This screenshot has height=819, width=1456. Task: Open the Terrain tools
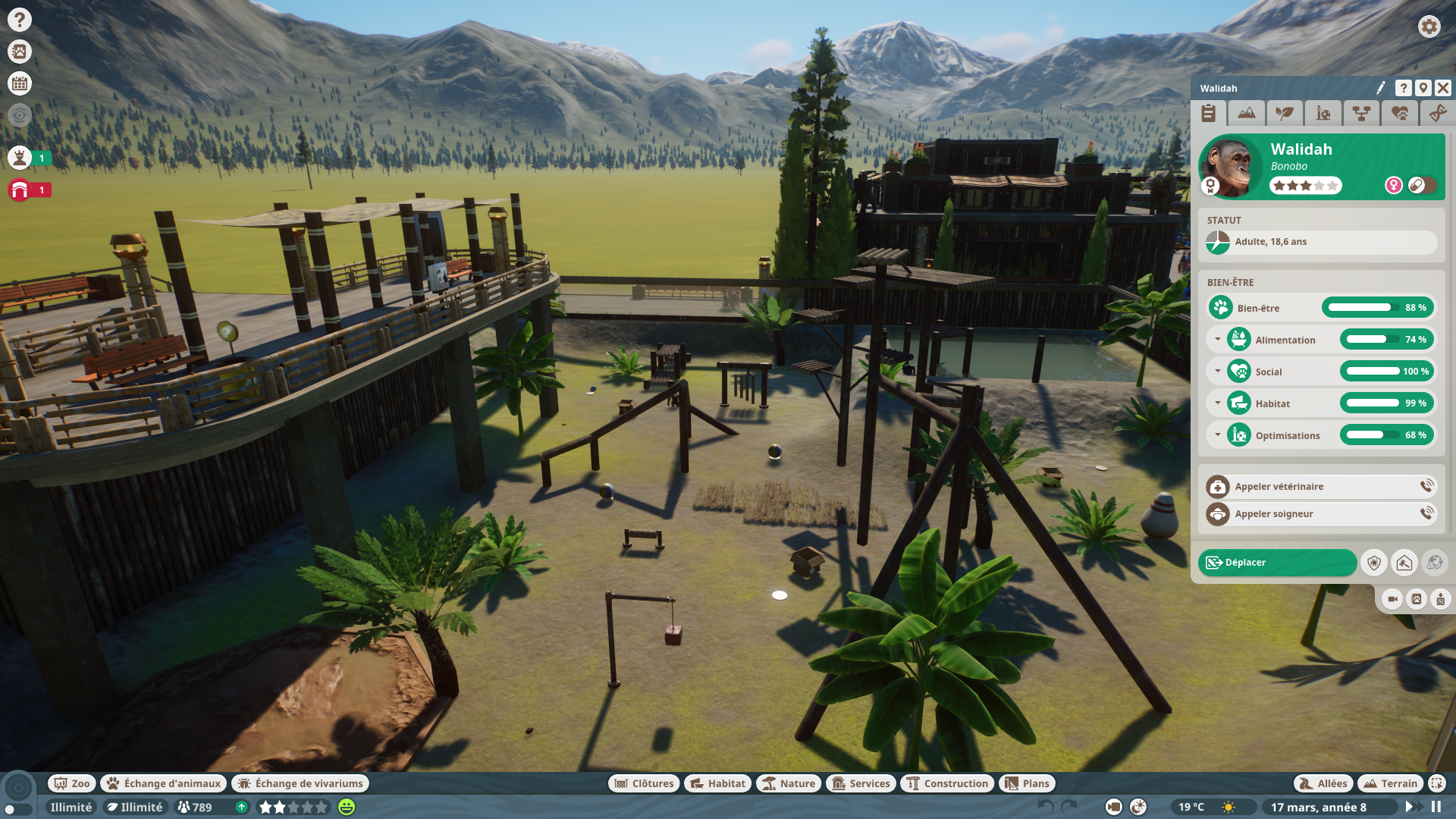(1390, 783)
